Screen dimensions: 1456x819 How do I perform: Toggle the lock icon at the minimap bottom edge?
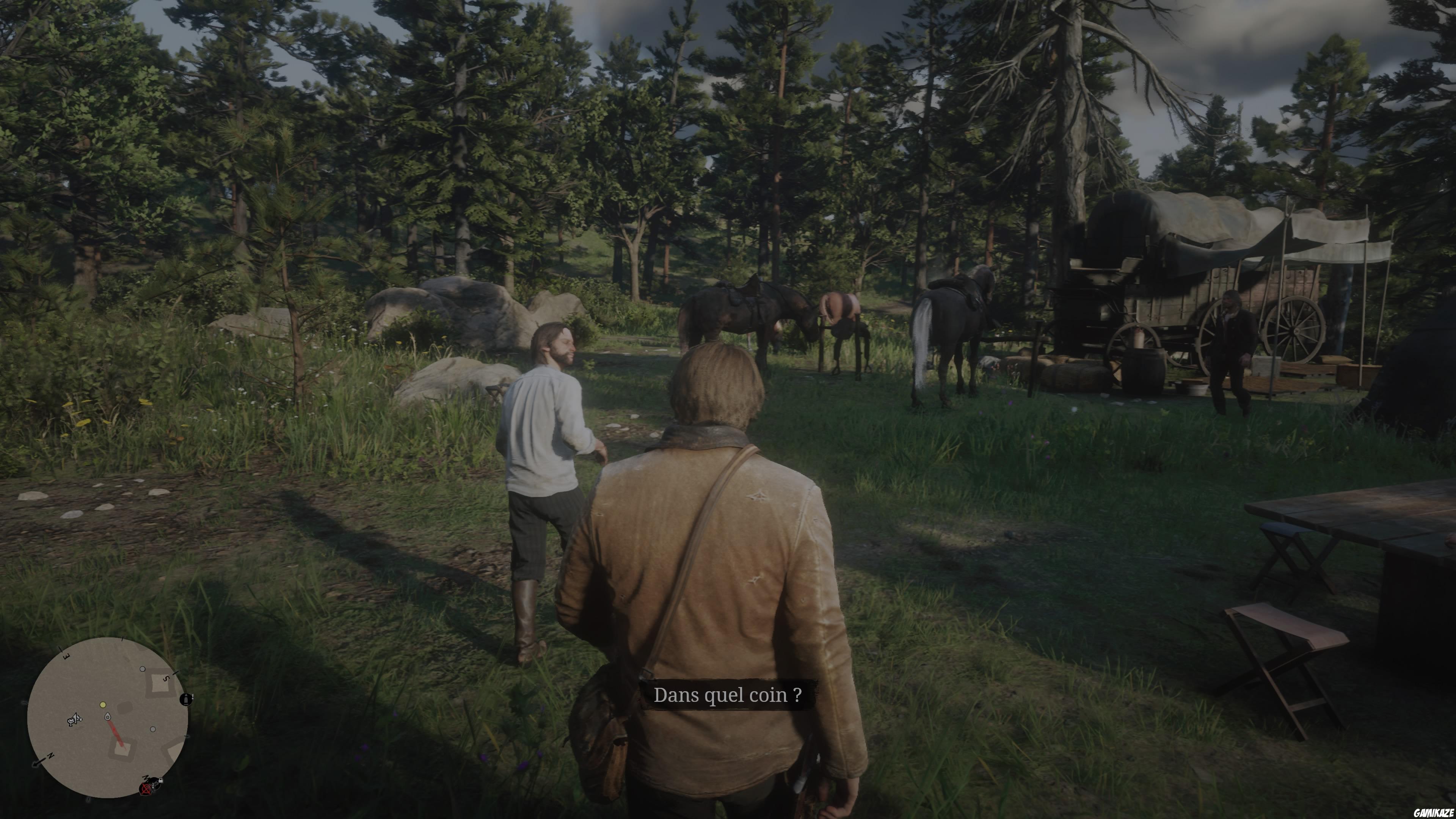(160, 781)
